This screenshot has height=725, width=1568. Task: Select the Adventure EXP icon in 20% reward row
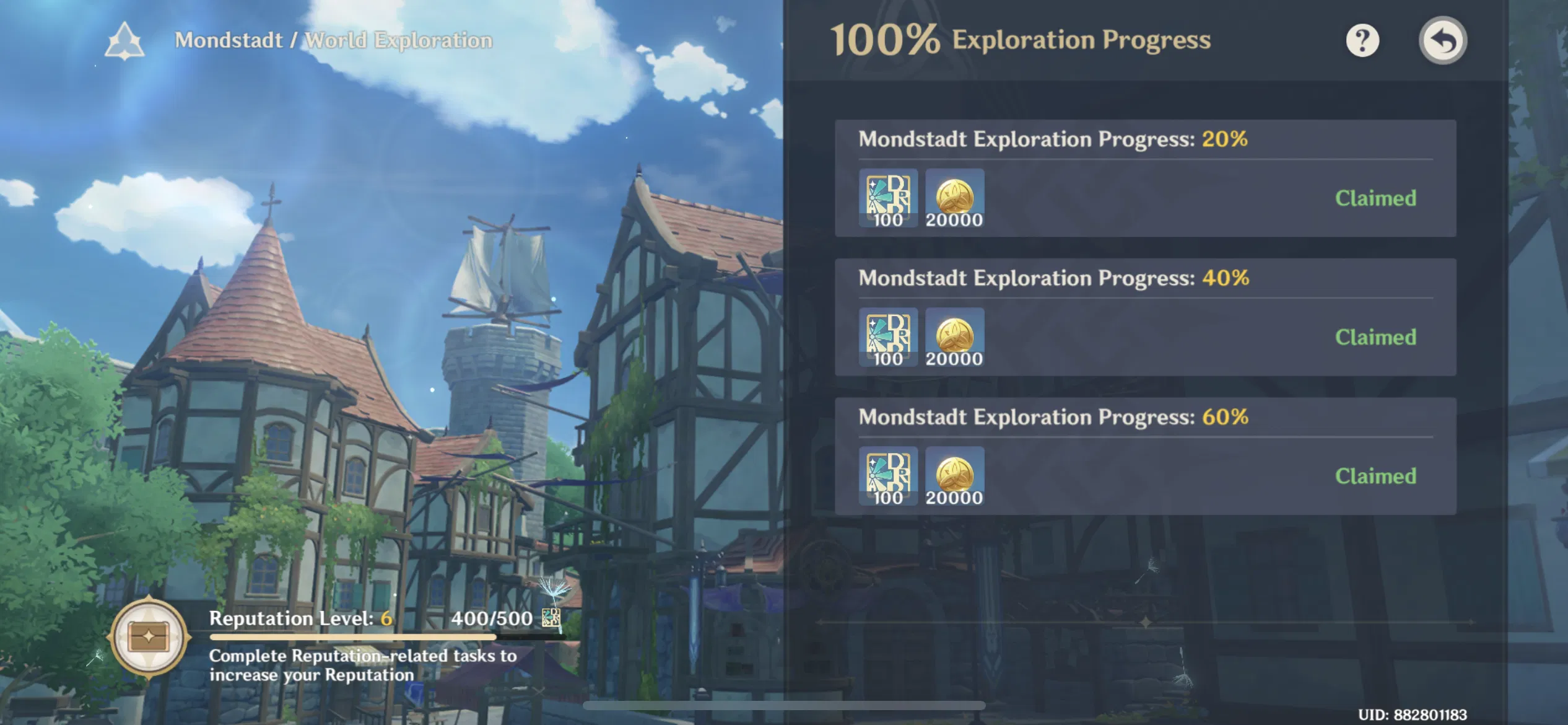pos(888,197)
